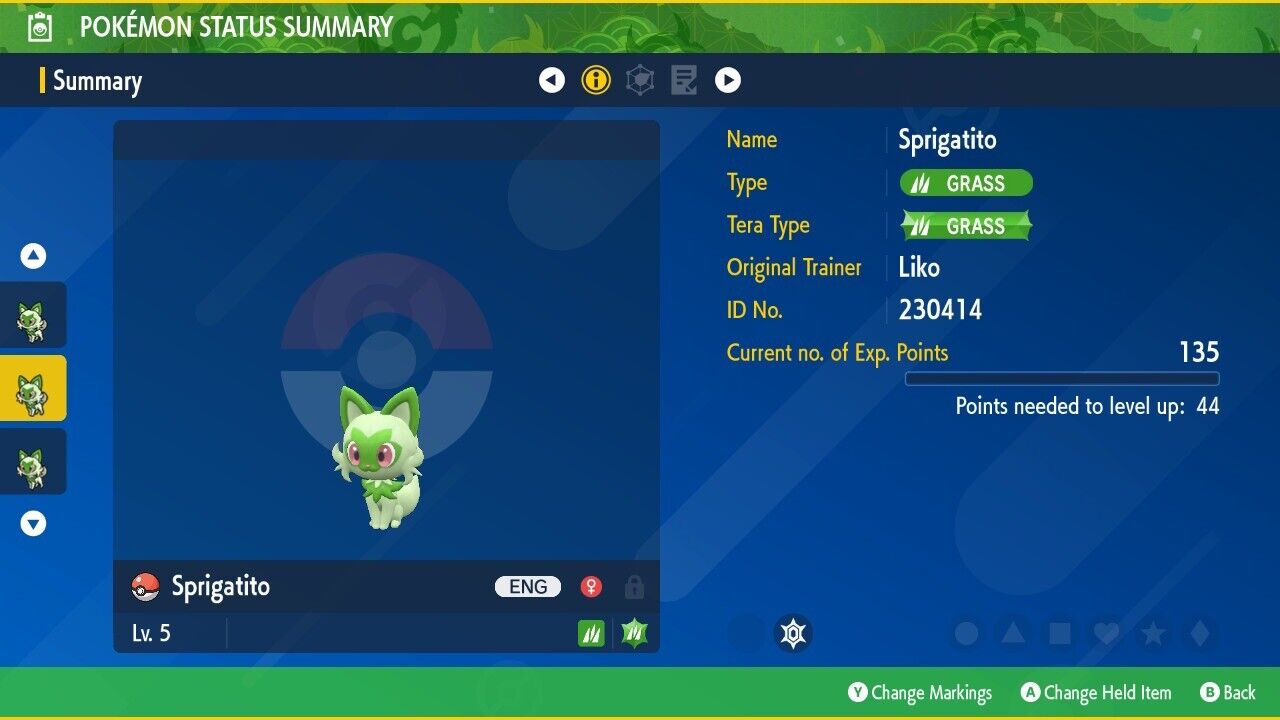The width and height of the screenshot is (1280, 720).
Task: Toggle the heart marking
Action: [x=1106, y=633]
